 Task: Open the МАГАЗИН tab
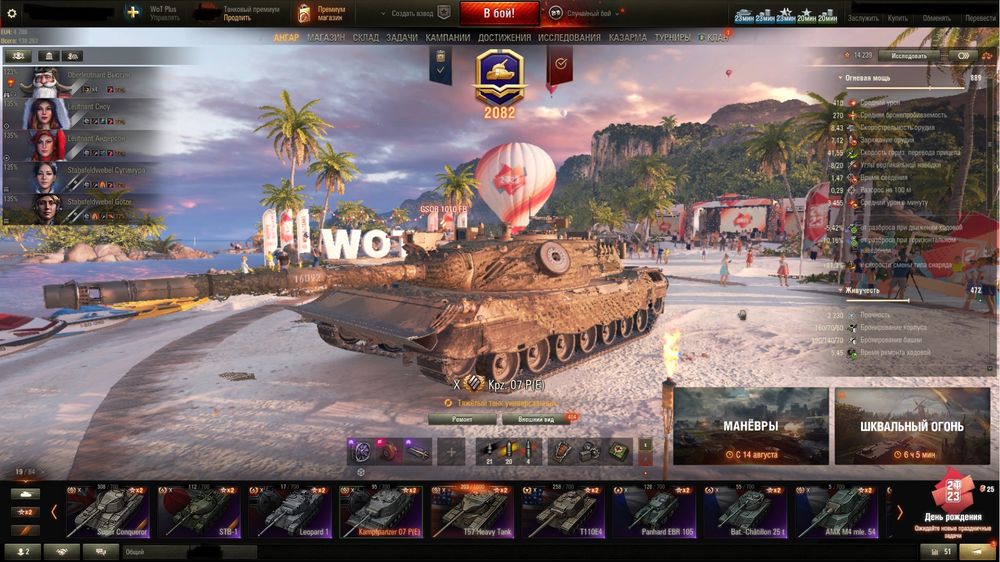[x=326, y=38]
